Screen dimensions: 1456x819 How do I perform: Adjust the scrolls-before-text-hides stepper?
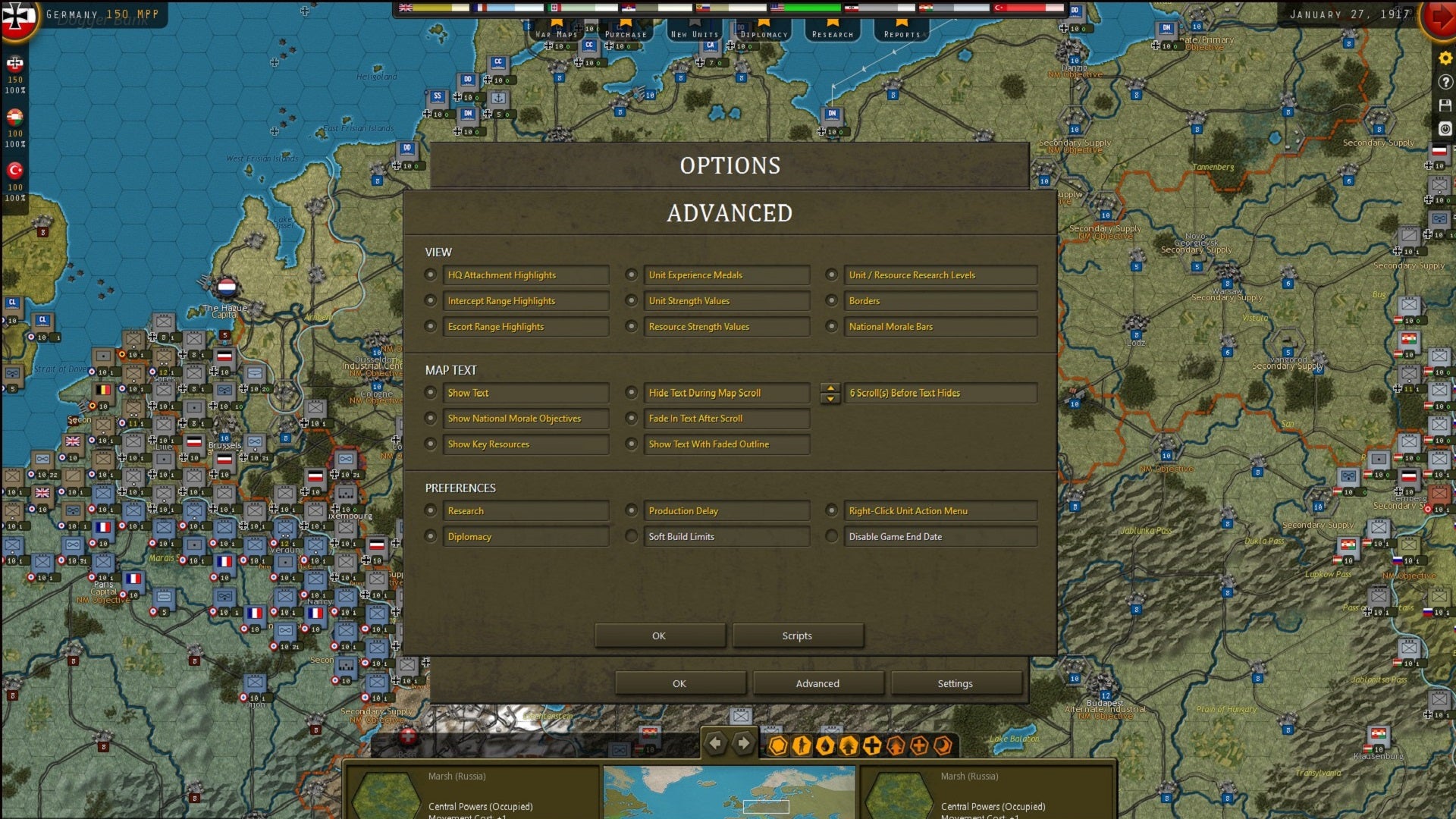click(x=830, y=393)
